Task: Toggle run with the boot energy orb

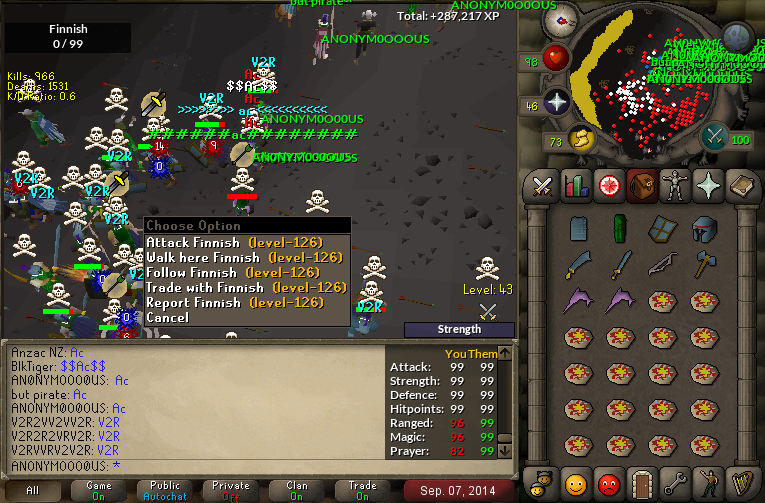Action: coord(582,139)
